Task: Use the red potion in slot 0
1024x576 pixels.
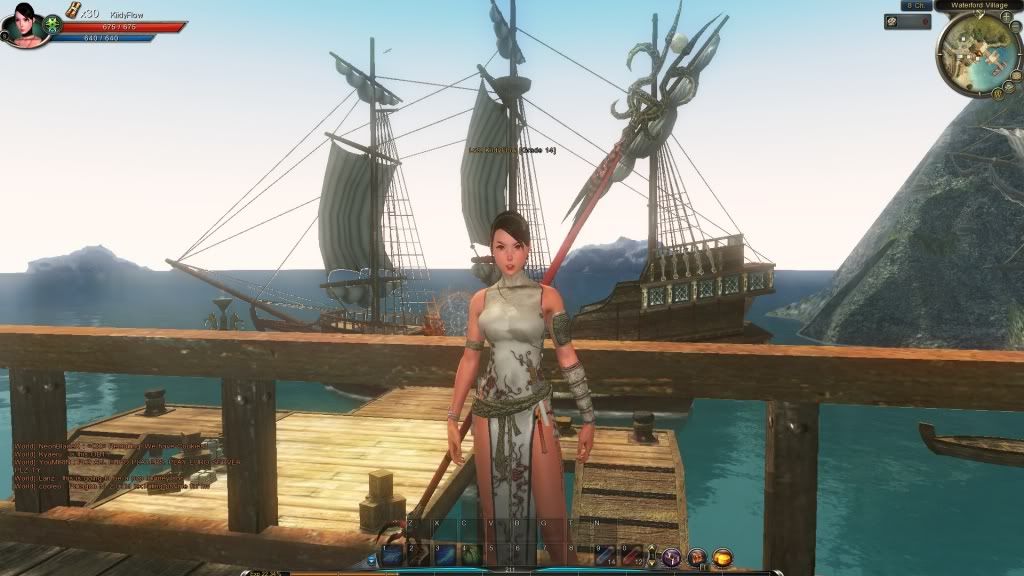Action: pos(631,555)
